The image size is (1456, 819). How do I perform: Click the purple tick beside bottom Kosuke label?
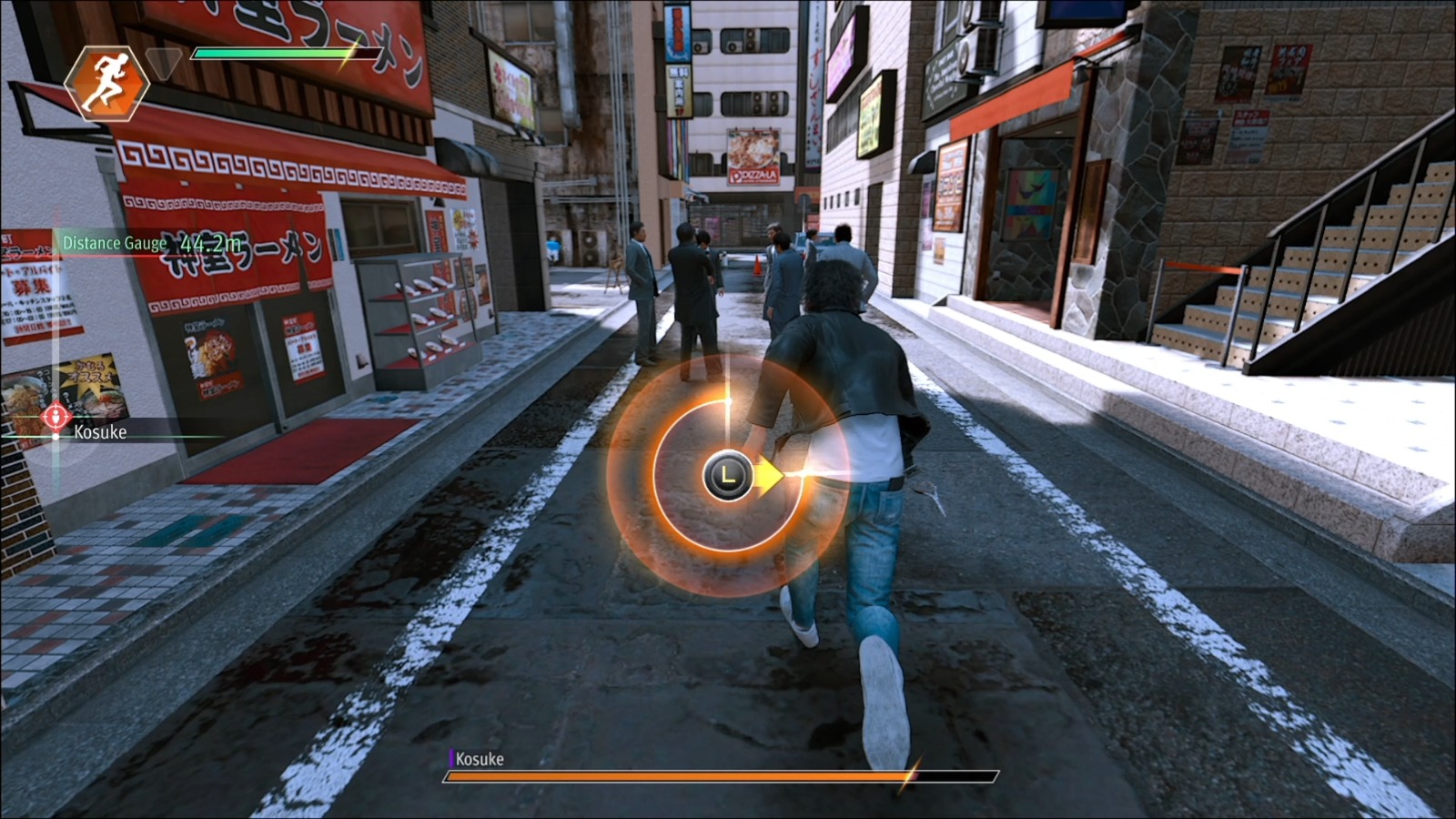tap(450, 758)
